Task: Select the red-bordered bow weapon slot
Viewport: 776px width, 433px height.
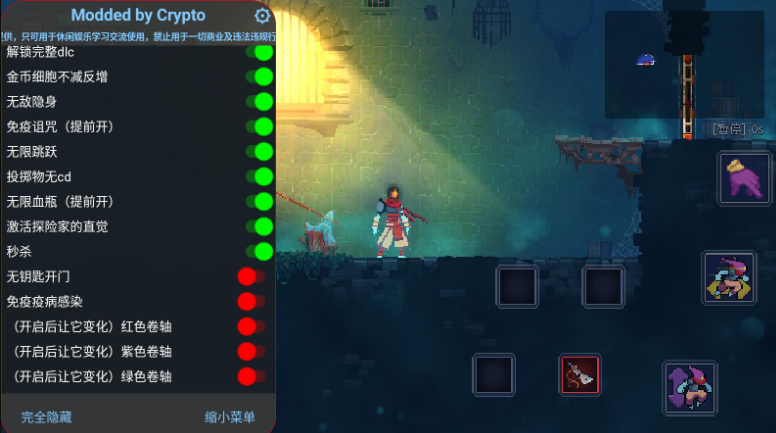Action: (579, 374)
